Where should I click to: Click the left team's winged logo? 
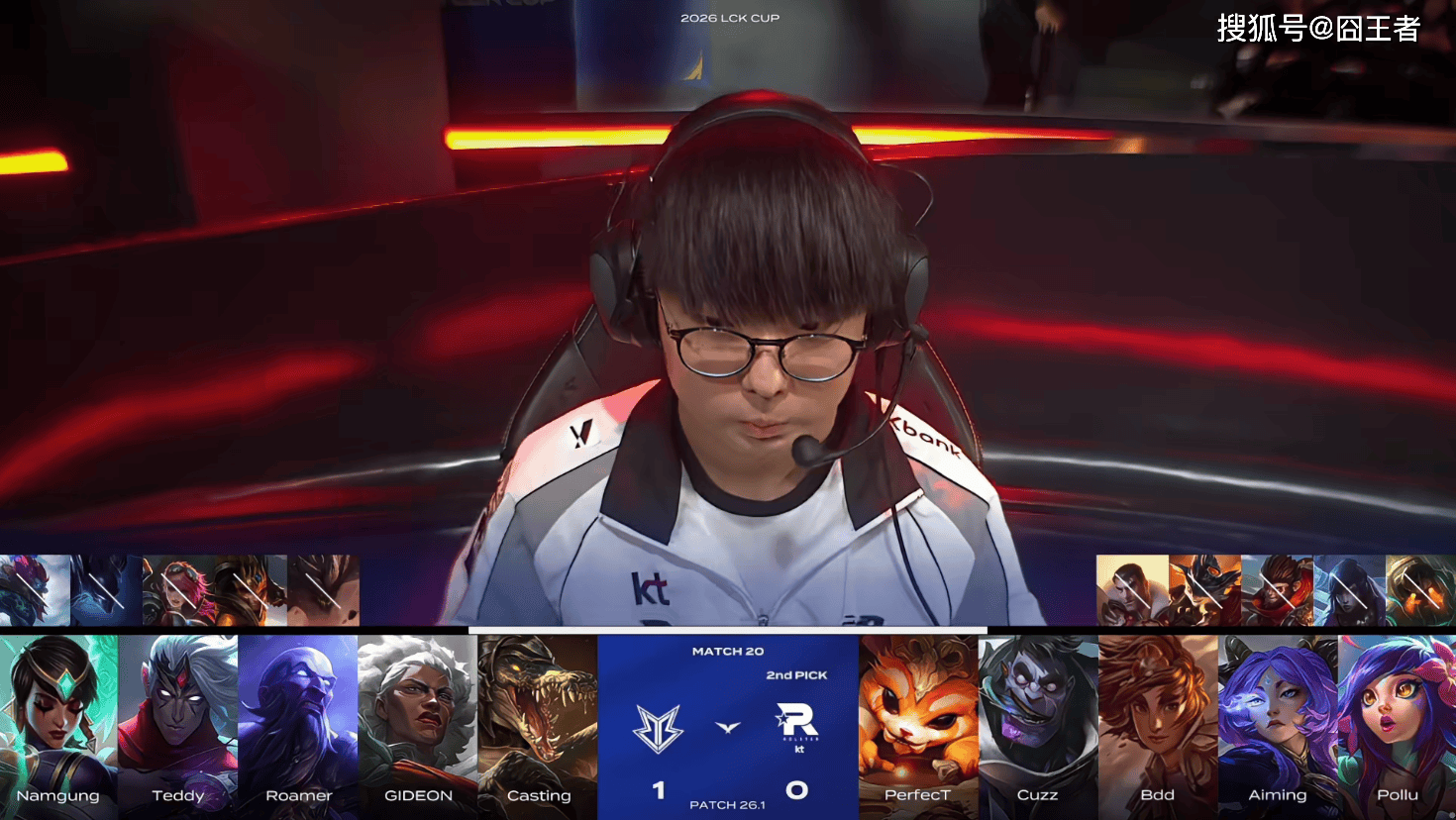coord(659,728)
